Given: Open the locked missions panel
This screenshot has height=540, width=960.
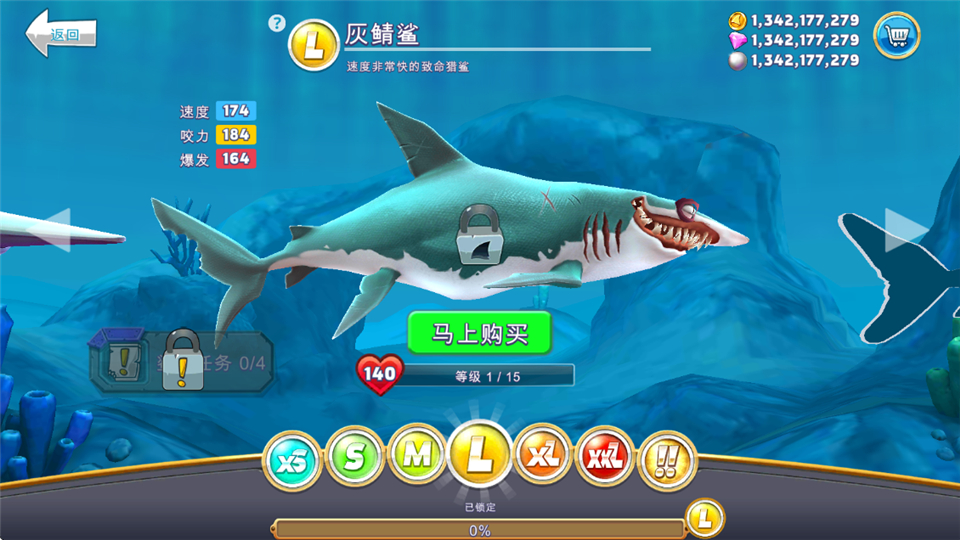Looking at the screenshot, I should point(180,361).
